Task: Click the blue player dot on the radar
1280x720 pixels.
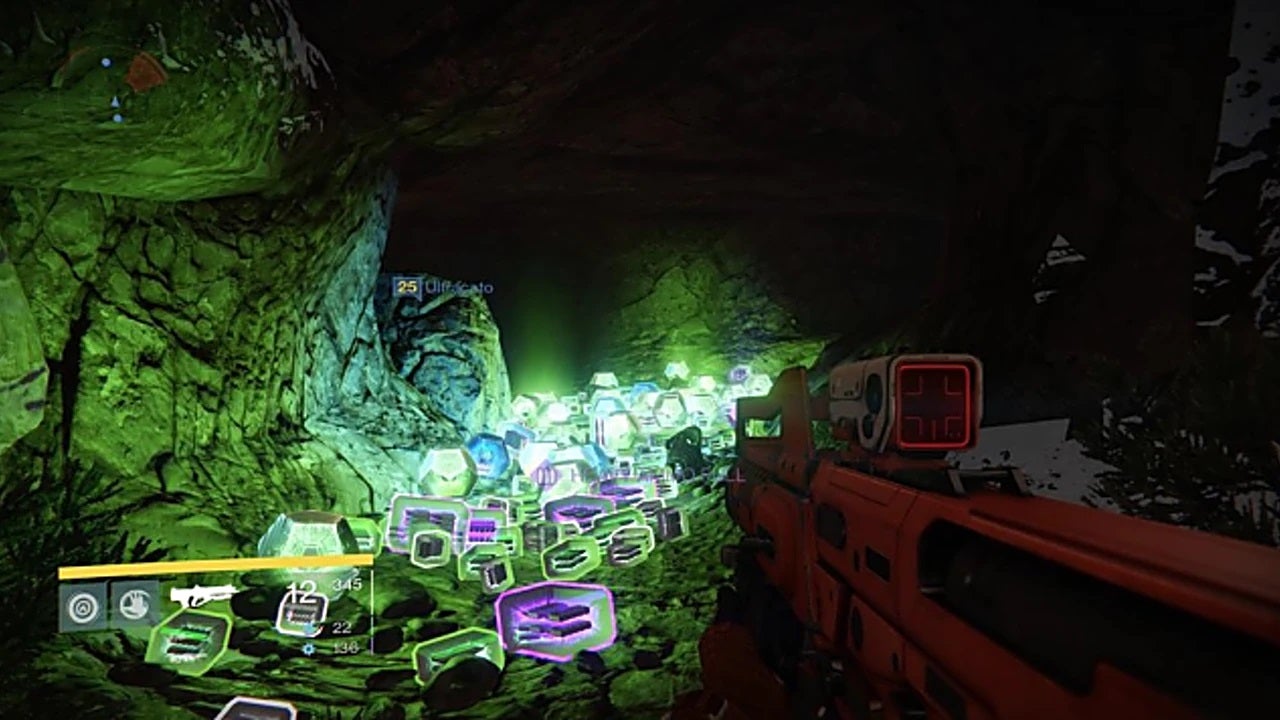Action: (x=107, y=62)
